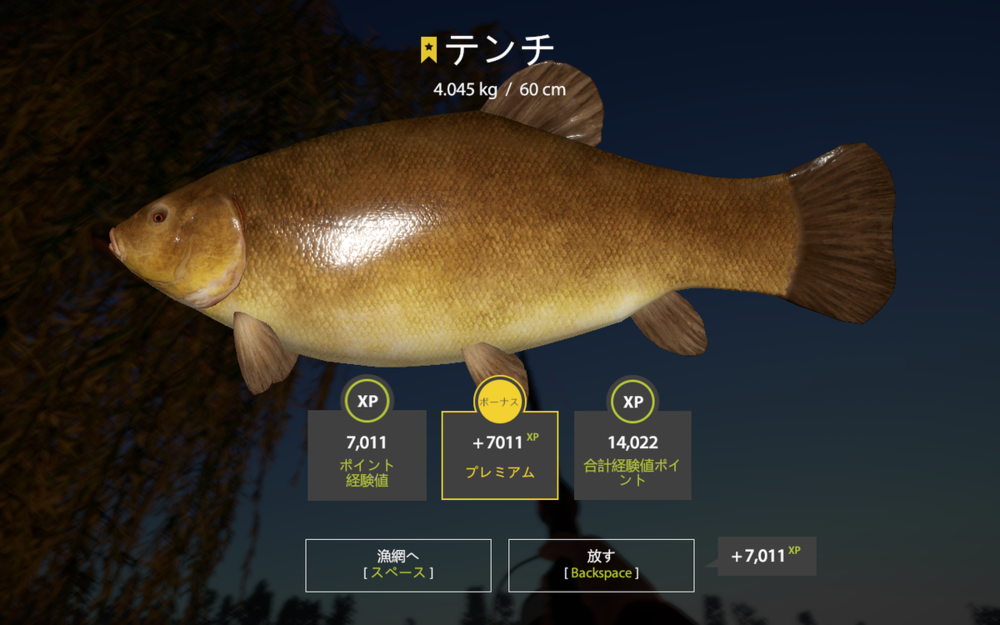Release the fish with the 放す button
The image size is (1000, 625).
click(601, 565)
